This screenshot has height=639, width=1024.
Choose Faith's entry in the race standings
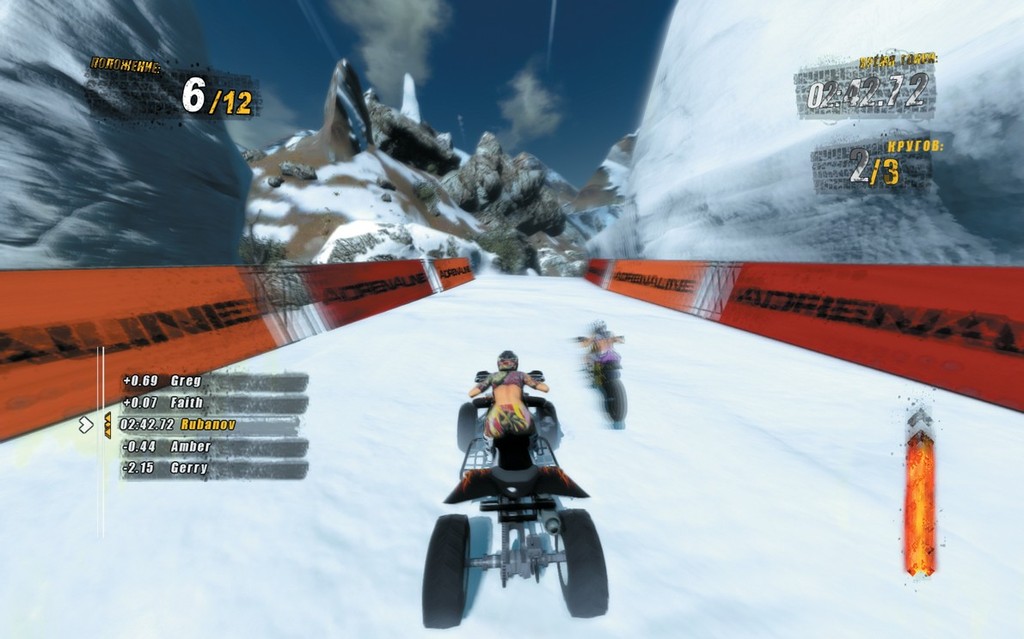212,403
